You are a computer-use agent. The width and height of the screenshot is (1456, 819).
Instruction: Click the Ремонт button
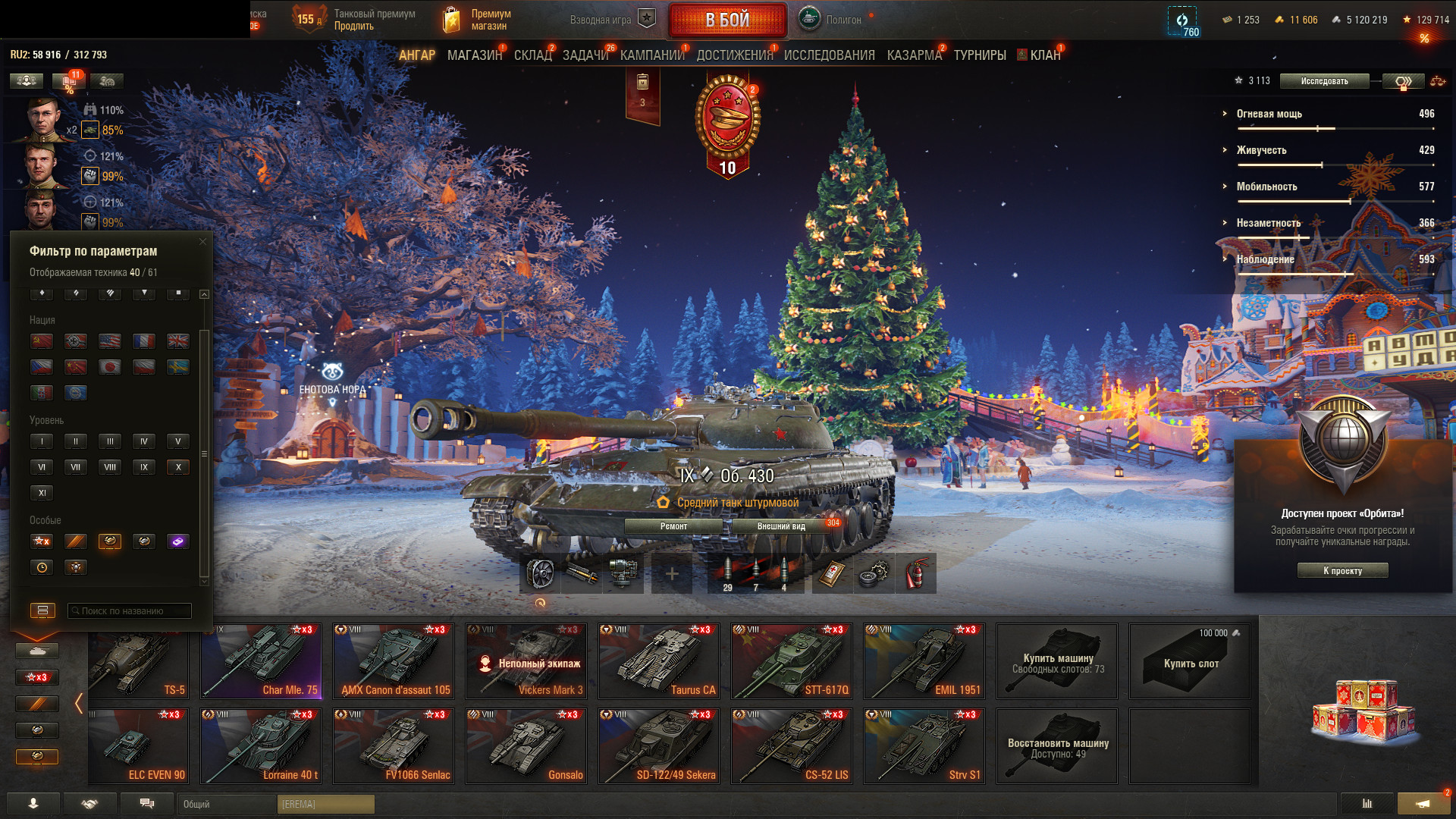(x=673, y=526)
